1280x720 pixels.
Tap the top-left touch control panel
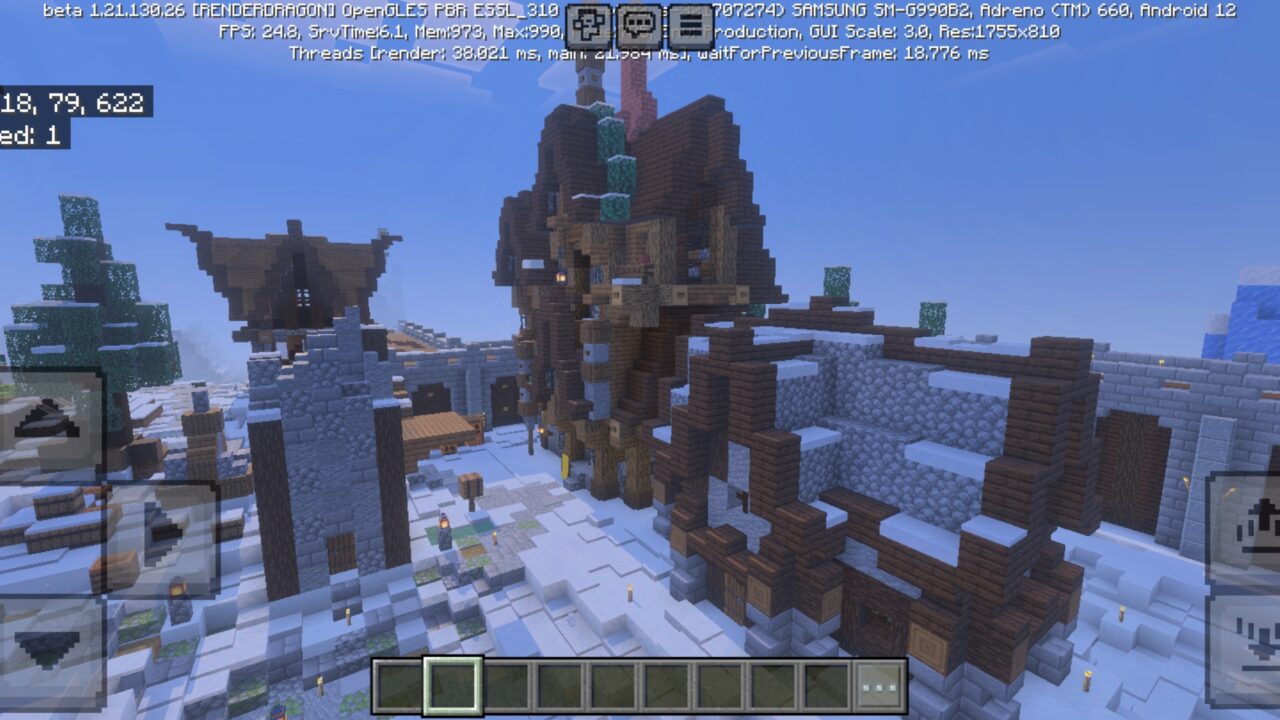tap(48, 424)
